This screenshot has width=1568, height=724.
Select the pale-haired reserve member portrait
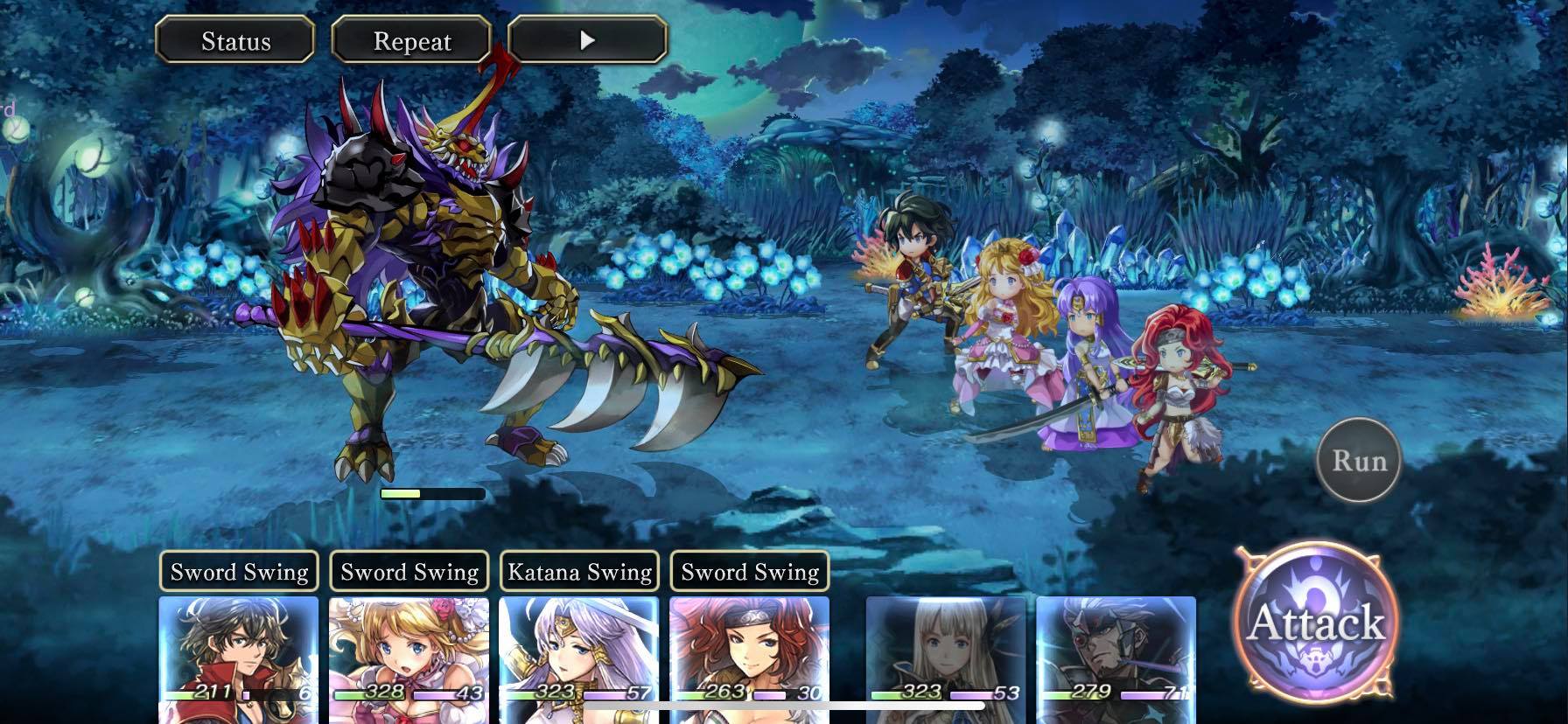(x=945, y=651)
